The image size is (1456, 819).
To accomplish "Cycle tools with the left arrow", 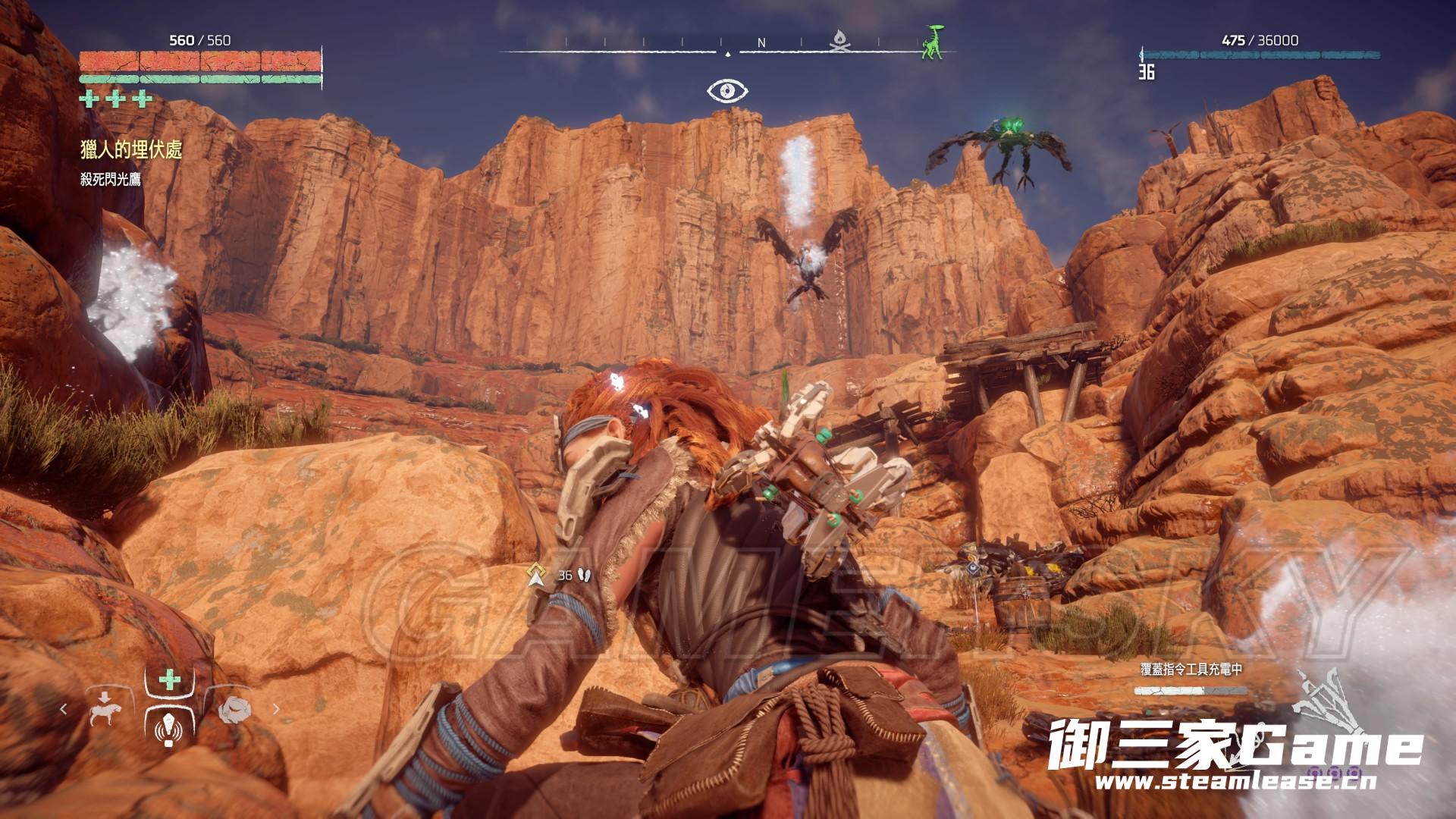I will pos(64,709).
